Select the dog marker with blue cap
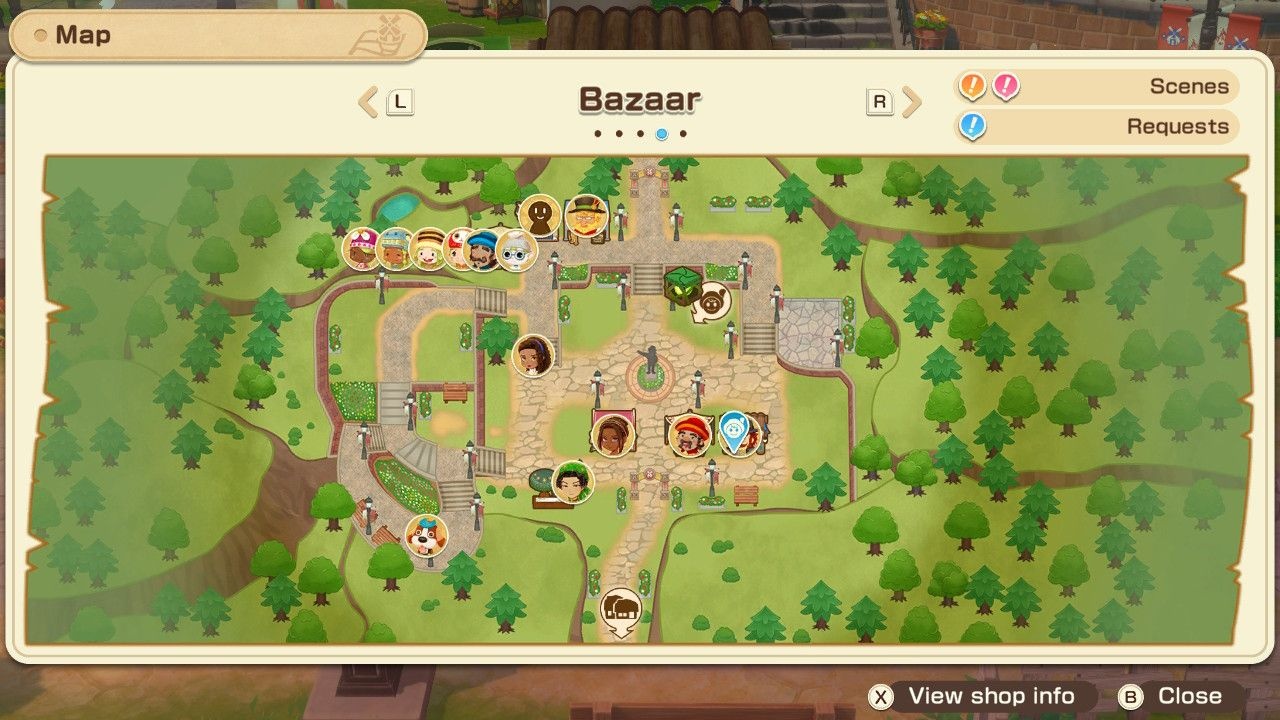This screenshot has height=720, width=1280. pyautogui.click(x=426, y=536)
